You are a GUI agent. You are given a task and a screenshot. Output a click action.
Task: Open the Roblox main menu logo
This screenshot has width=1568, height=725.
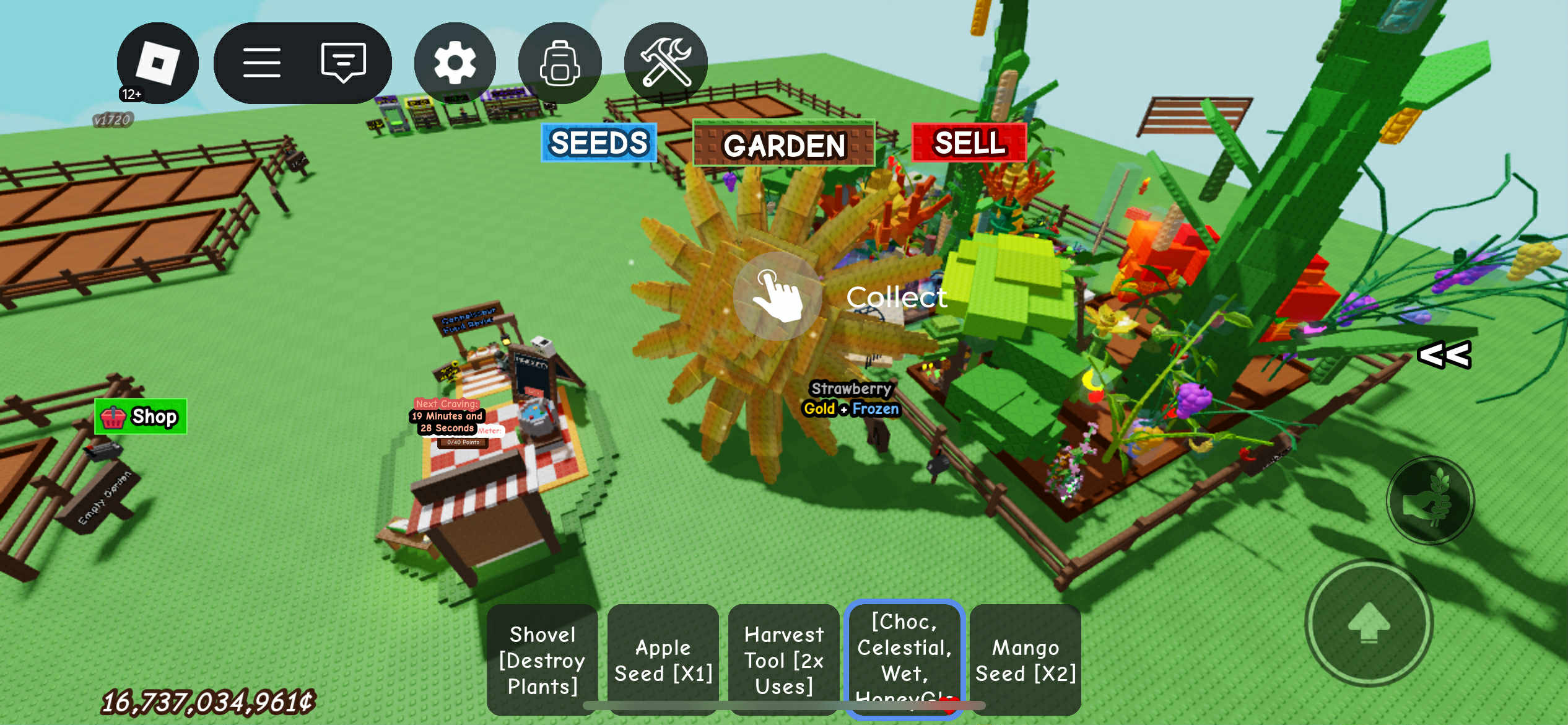(x=157, y=63)
